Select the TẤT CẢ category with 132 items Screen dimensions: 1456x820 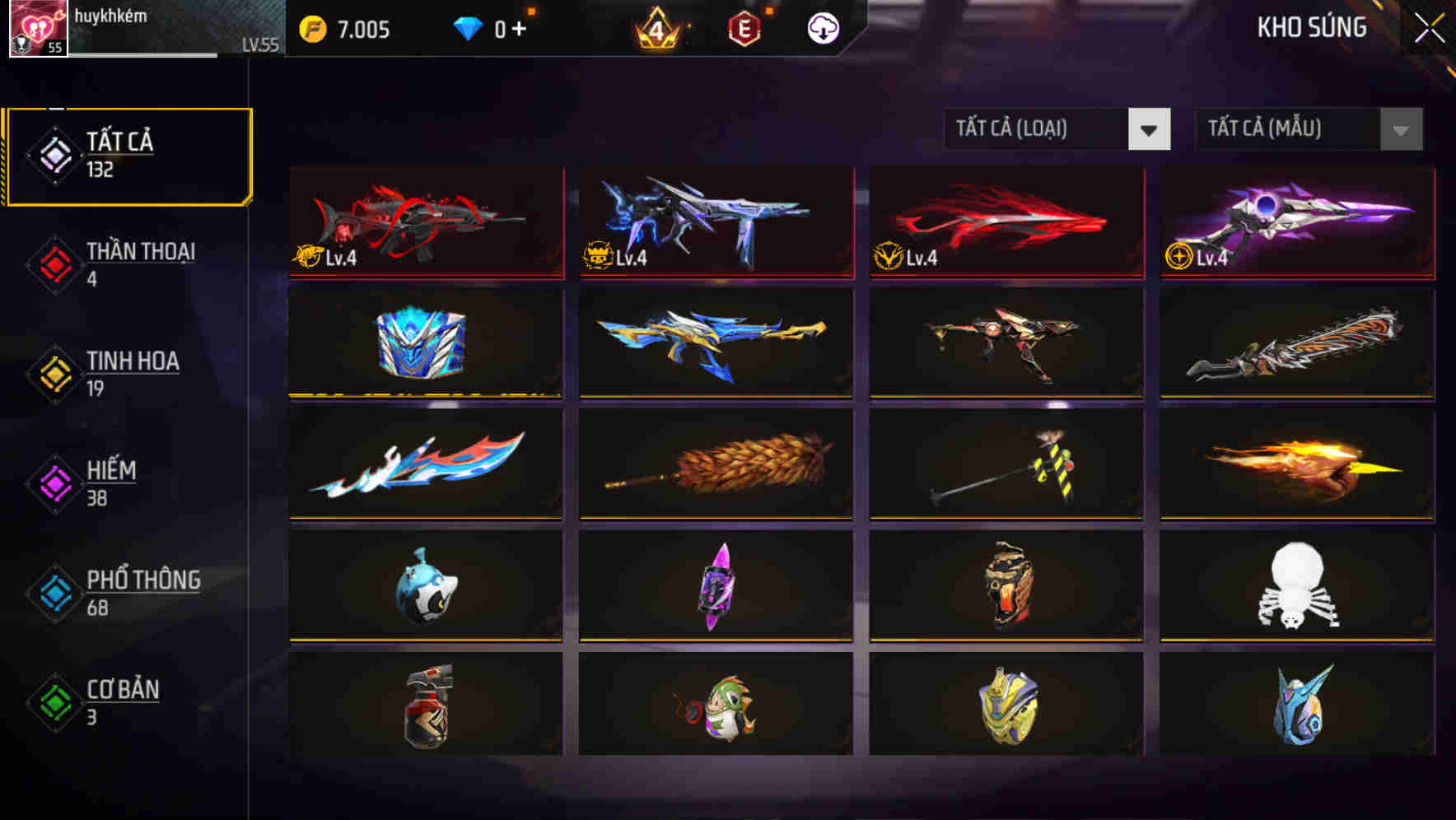(x=128, y=153)
